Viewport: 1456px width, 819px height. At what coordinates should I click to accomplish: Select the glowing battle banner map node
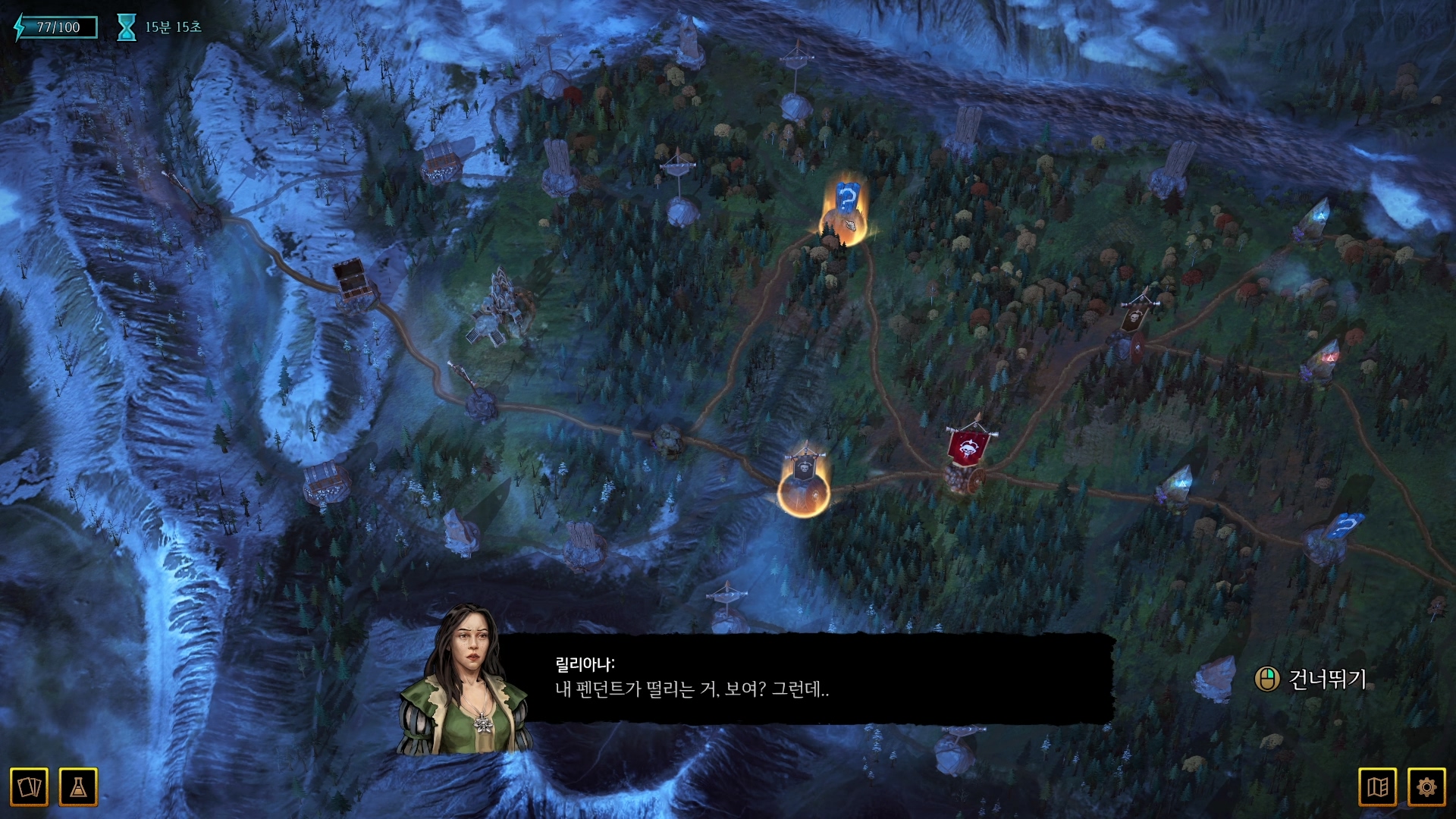tap(804, 482)
